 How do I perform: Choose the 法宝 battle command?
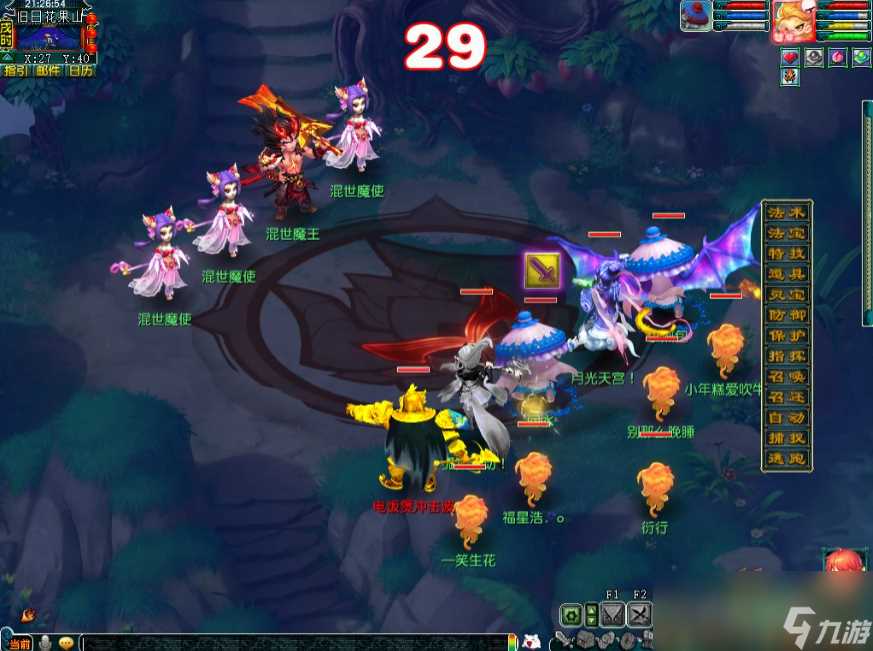[787, 233]
